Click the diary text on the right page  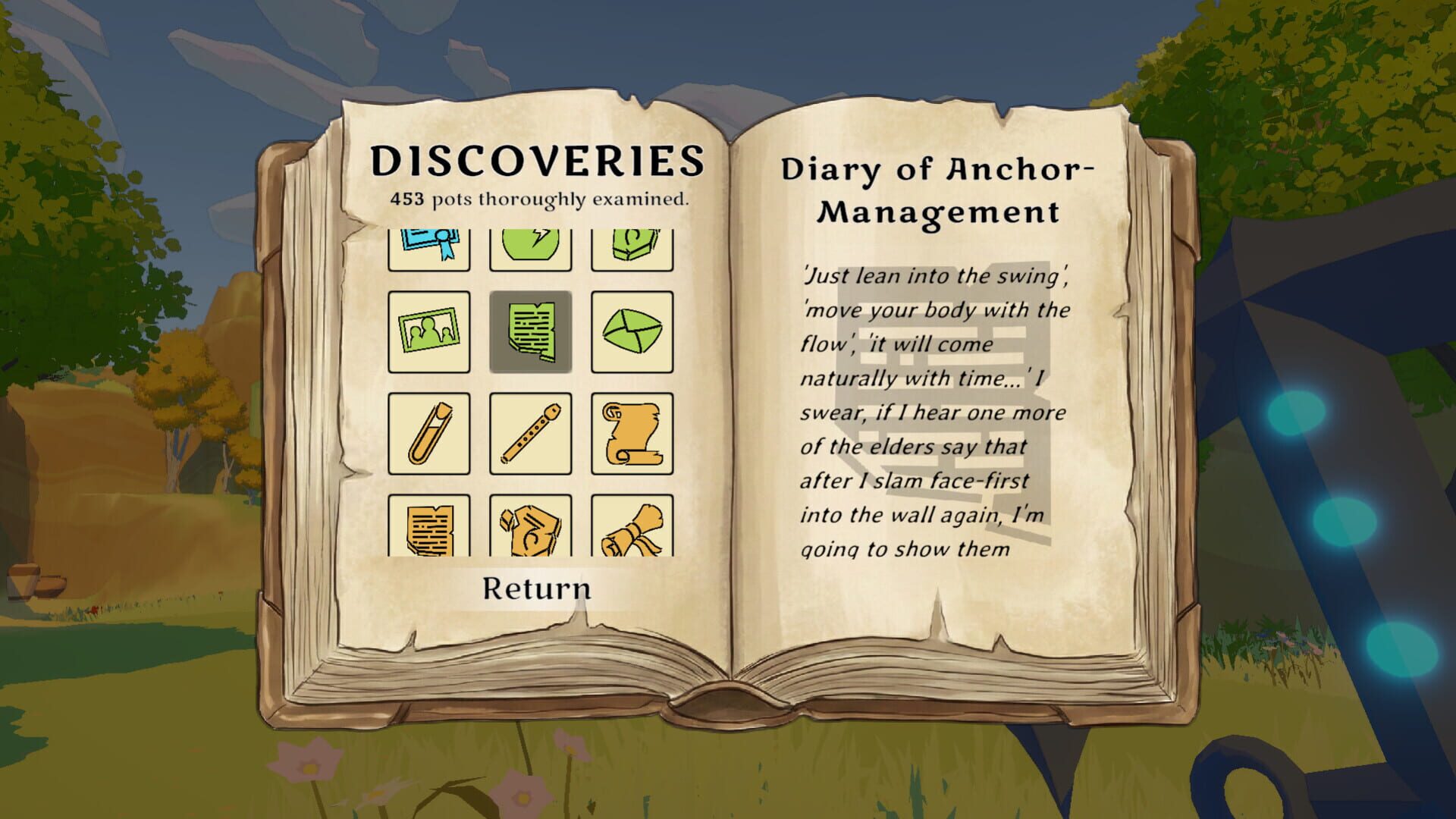[x=933, y=409]
